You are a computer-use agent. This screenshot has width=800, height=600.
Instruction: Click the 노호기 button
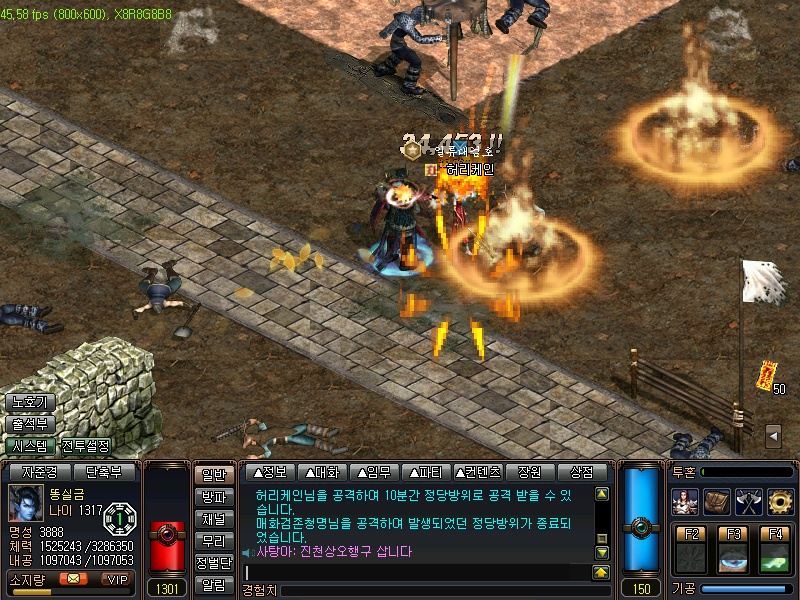[x=28, y=402]
